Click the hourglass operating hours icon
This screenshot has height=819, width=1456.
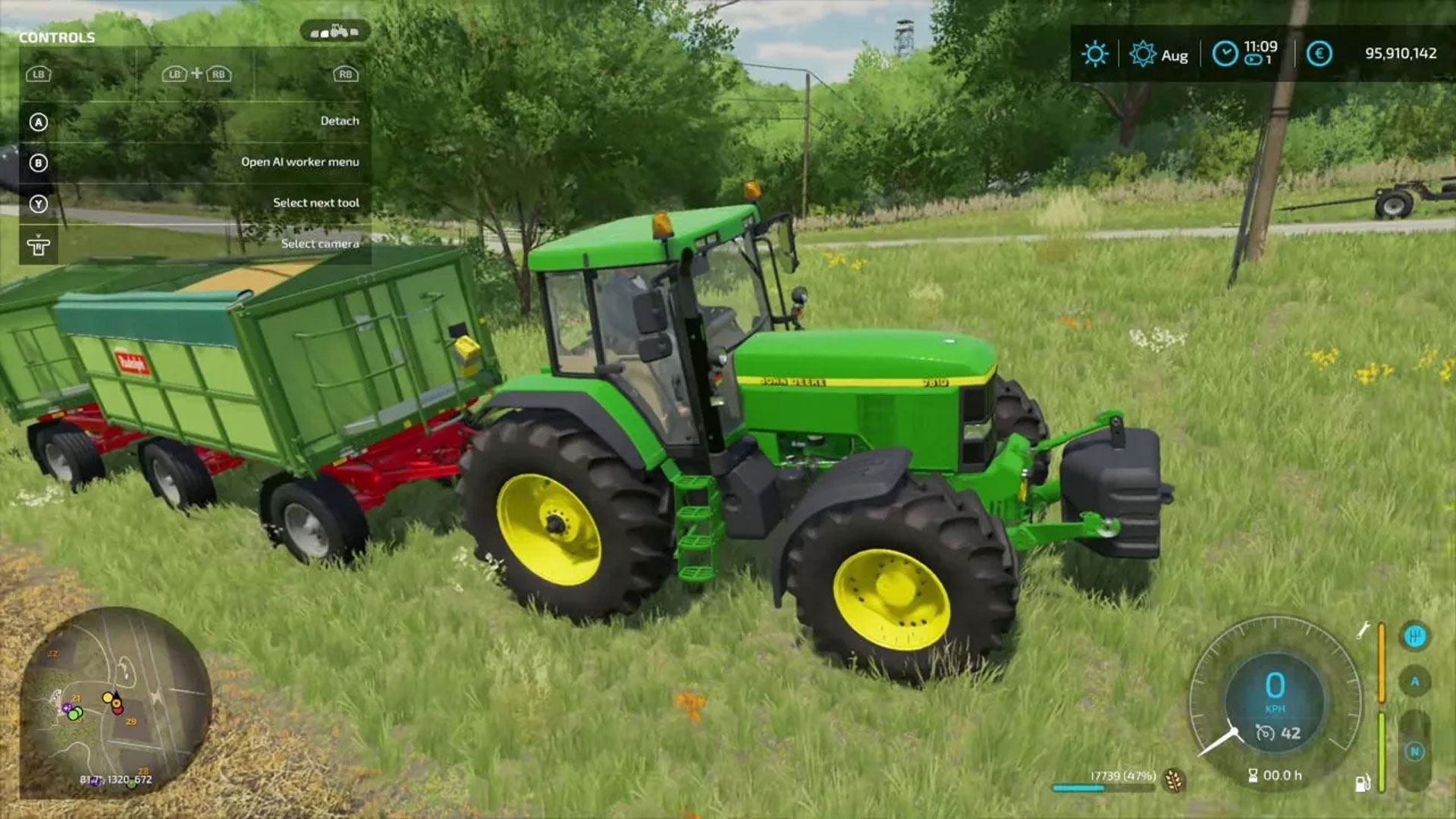[1253, 775]
